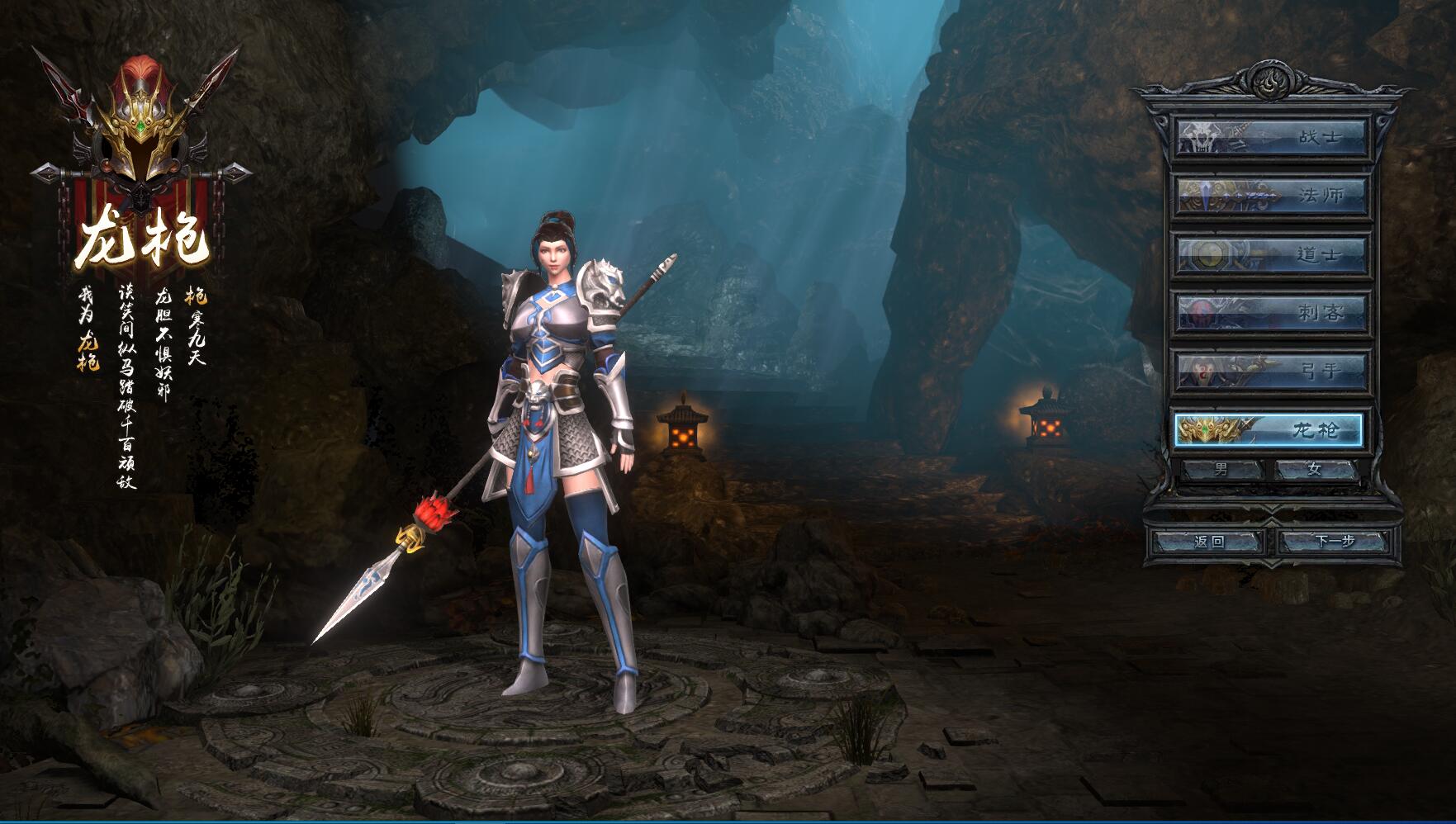Choose the 弓手 (Archer) class
The width and height of the screenshot is (1456, 824).
tap(1271, 371)
